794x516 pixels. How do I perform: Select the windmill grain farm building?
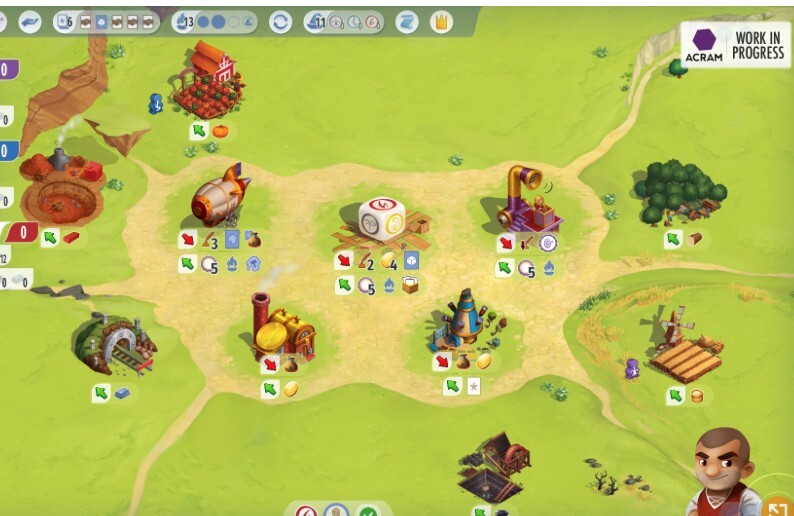click(683, 346)
